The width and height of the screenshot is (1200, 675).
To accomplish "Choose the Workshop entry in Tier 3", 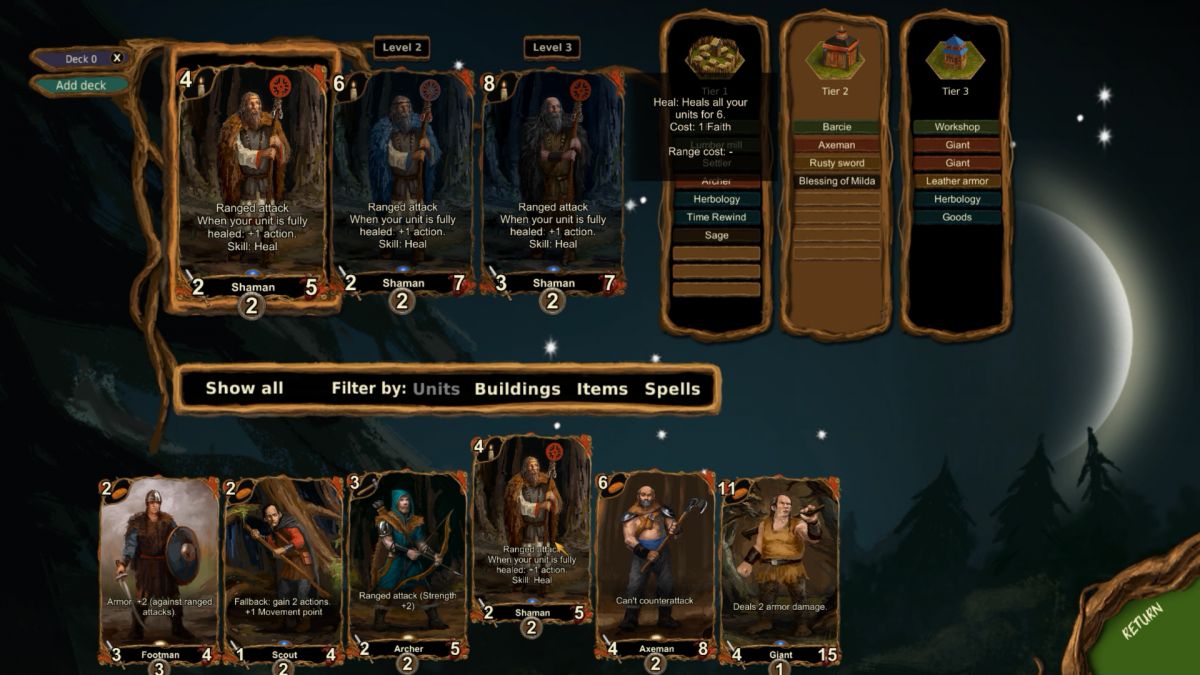I will (956, 127).
